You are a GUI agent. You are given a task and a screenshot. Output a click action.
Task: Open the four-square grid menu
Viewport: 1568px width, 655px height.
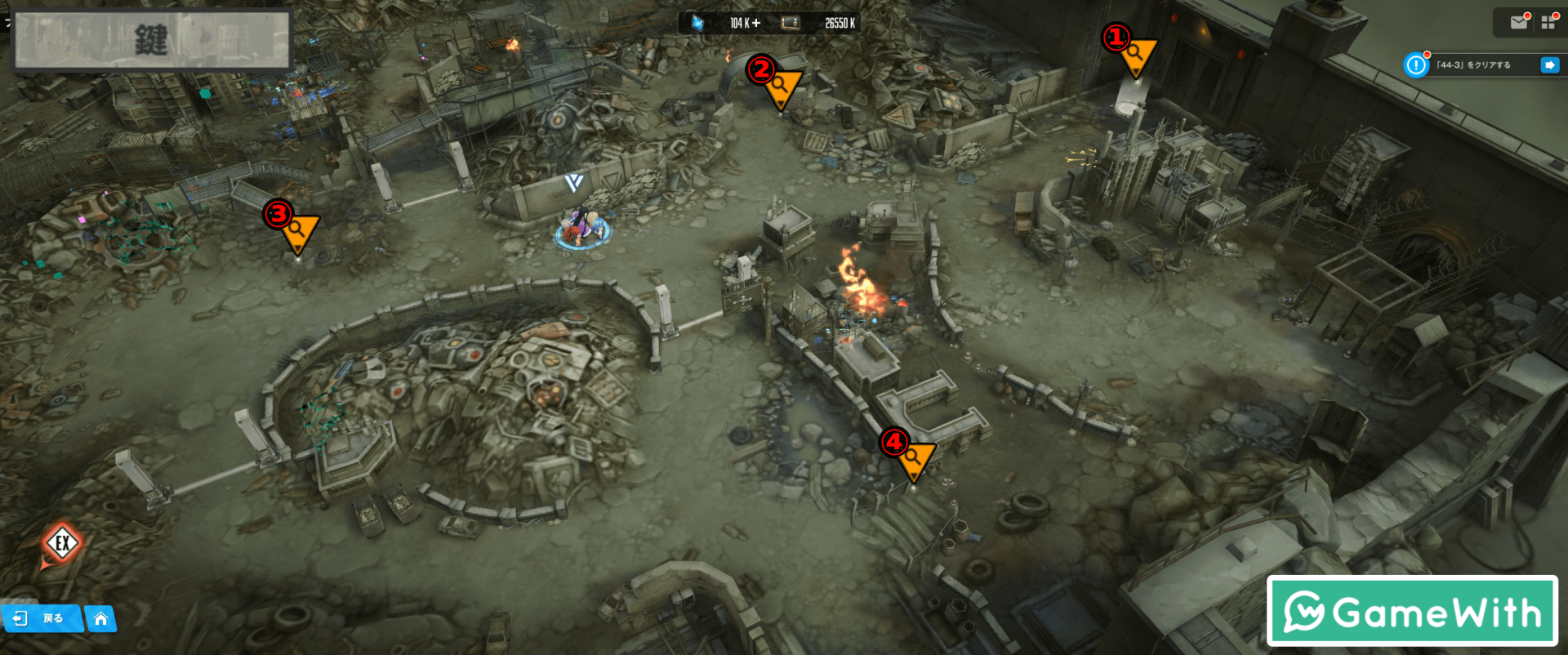point(1548,22)
